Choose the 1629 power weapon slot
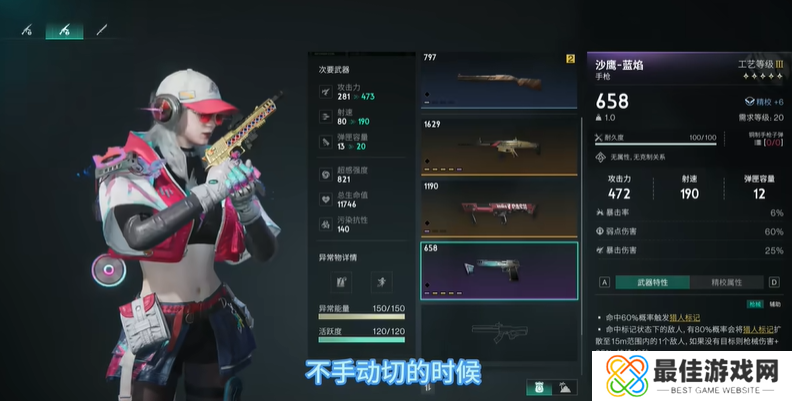Image resolution: width=792 pixels, height=401 pixels. [x=498, y=146]
